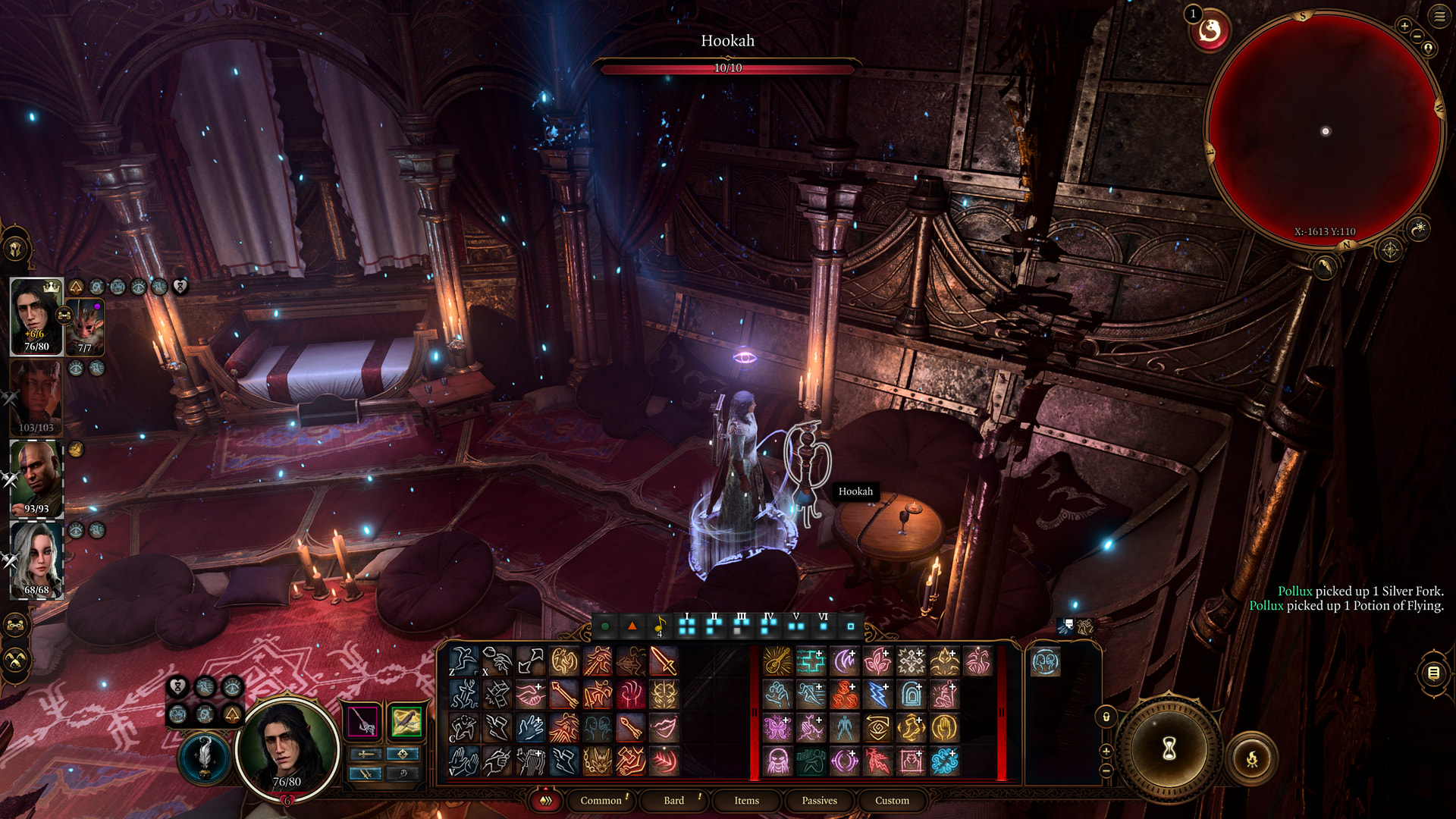The width and height of the screenshot is (1456, 819).
Task: Zoom out the minimap with the minus button
Action: (x=1417, y=36)
